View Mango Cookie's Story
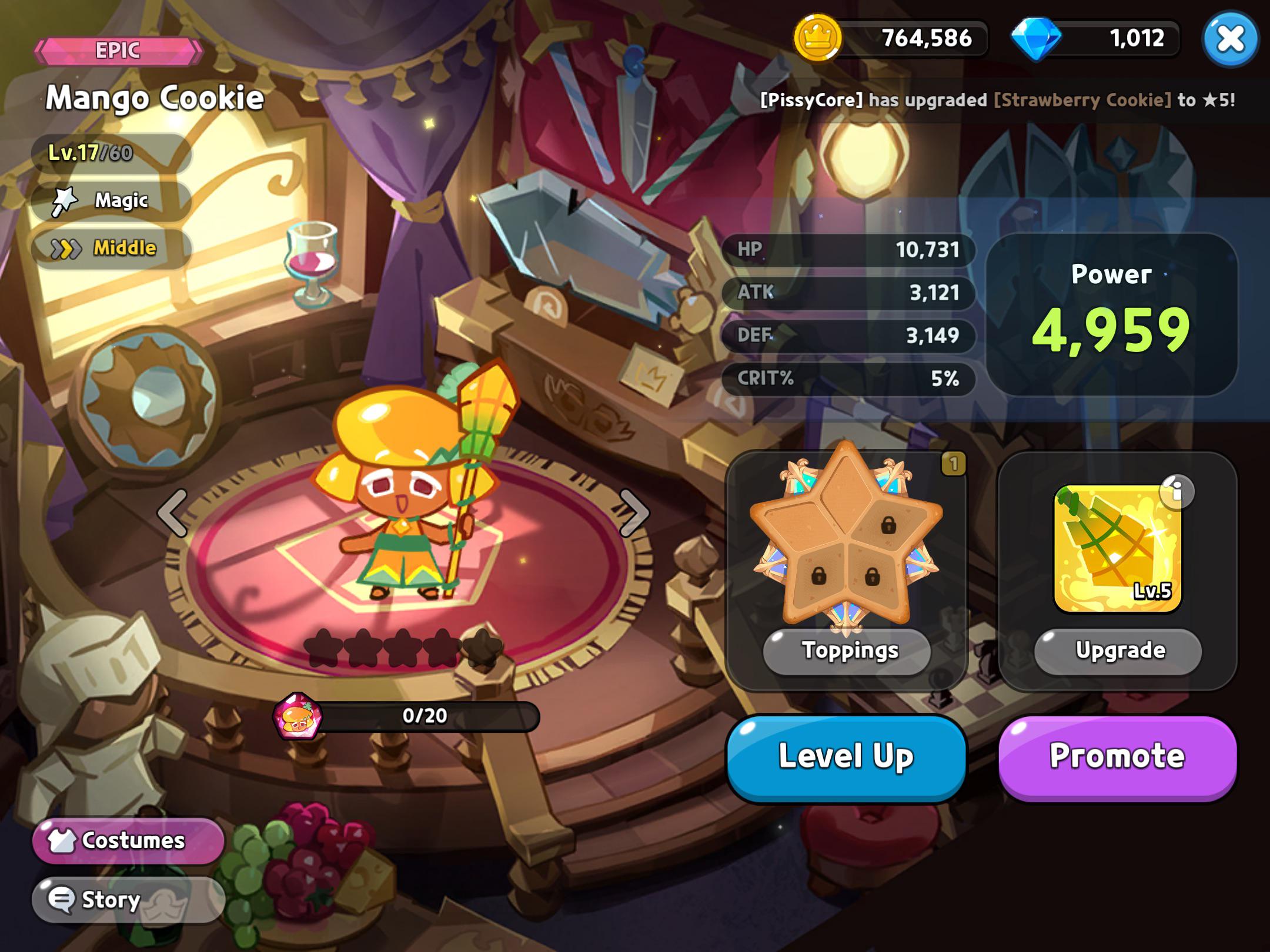Image resolution: width=1270 pixels, height=952 pixels. pos(128,899)
